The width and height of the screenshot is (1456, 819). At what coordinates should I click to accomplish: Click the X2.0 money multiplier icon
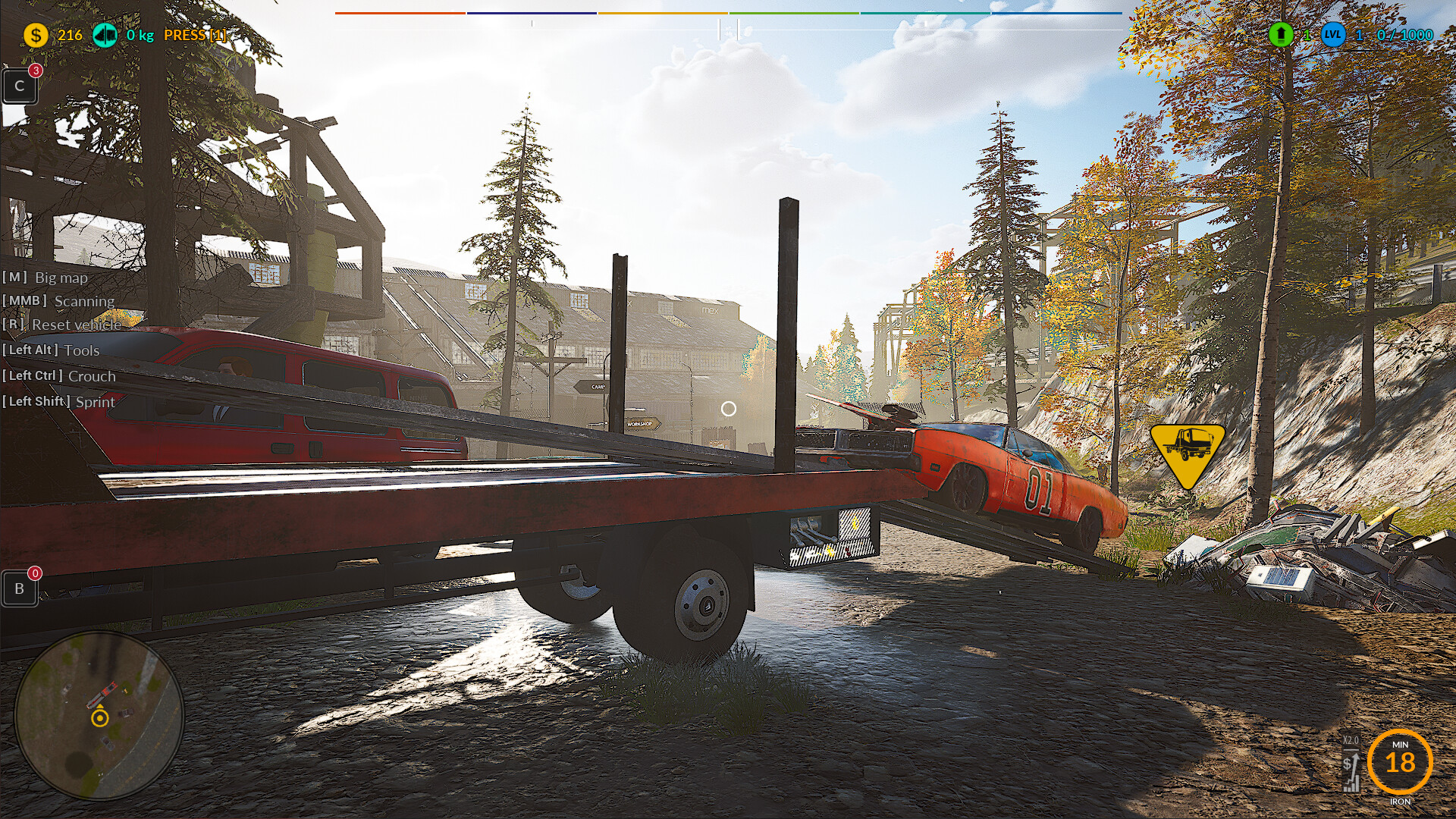(x=1351, y=762)
